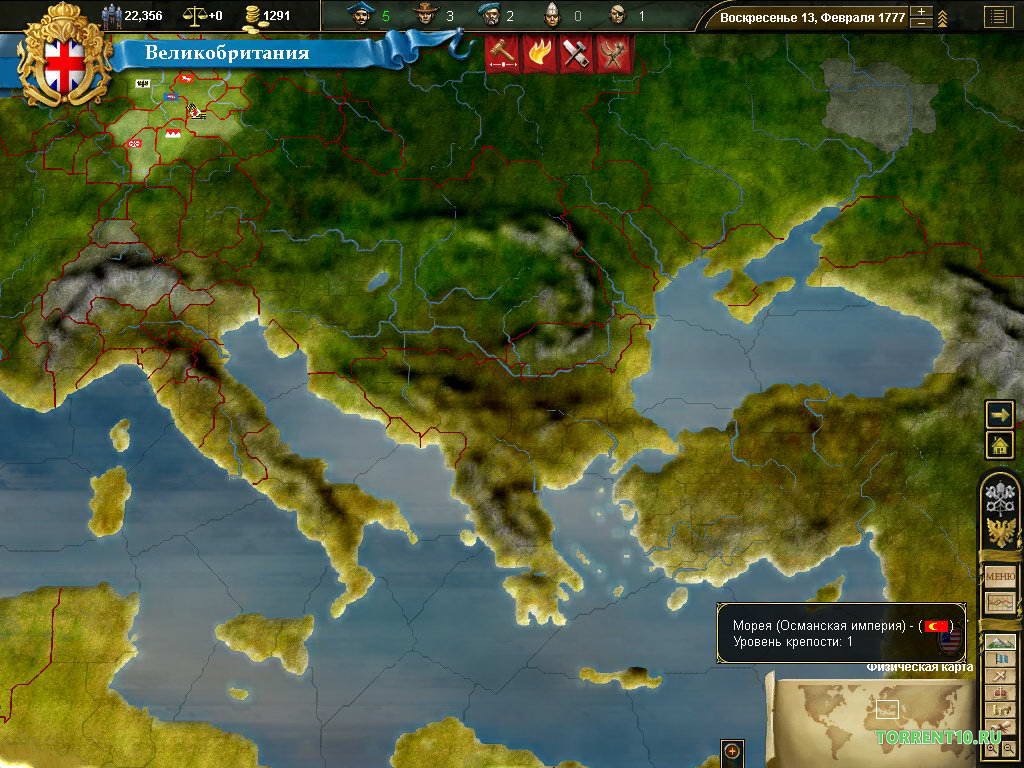Image resolution: width=1024 pixels, height=768 pixels.
Task: Open the МЕНЮ button
Action: point(999,576)
